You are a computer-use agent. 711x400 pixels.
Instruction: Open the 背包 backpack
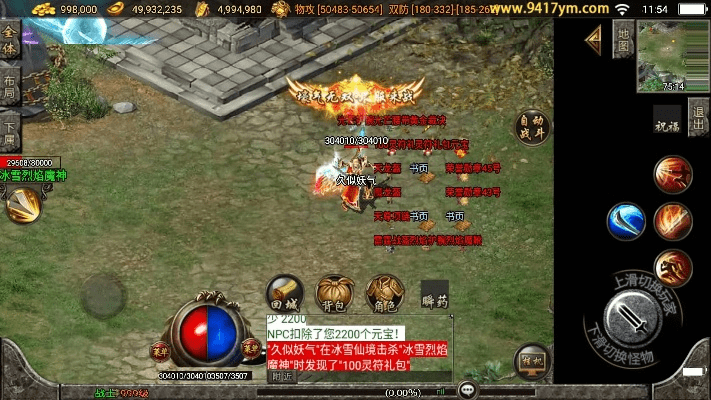pos(332,293)
